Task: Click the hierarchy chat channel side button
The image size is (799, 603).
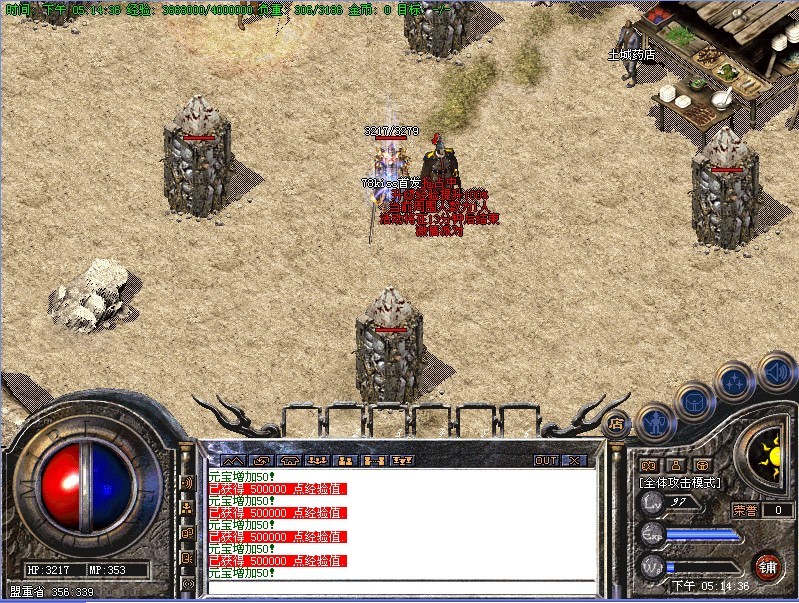Action: click(187, 508)
